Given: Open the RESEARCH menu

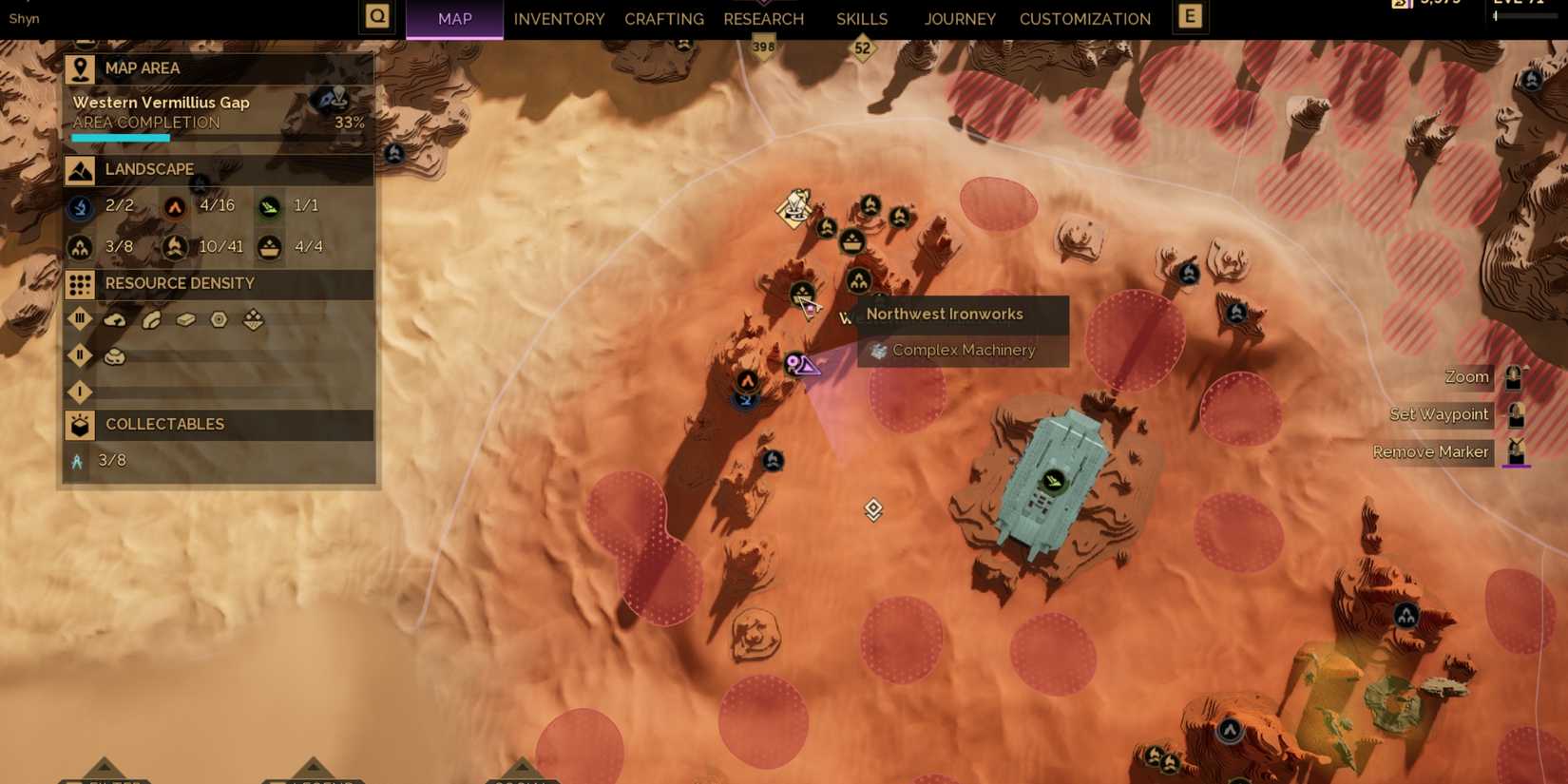Looking at the screenshot, I should (763, 19).
